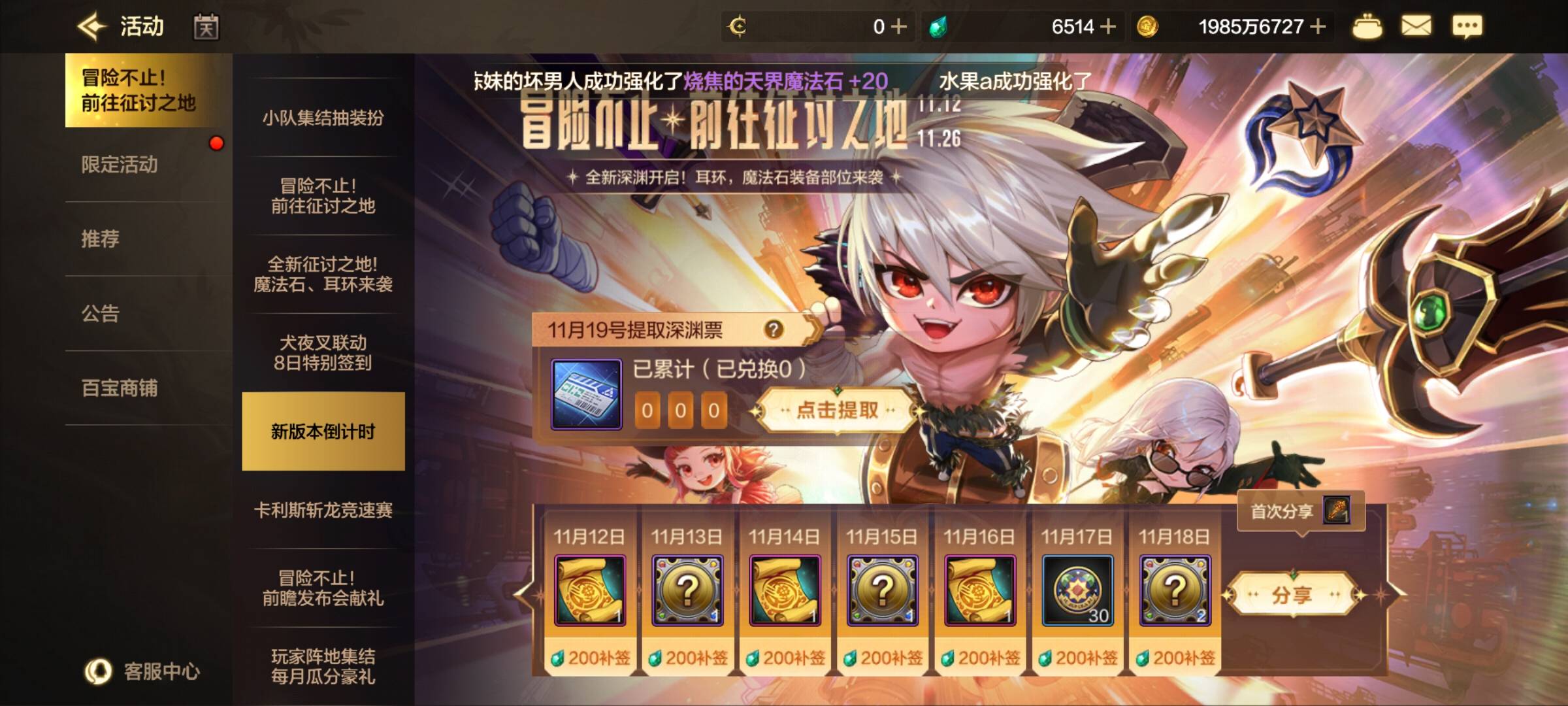Screen dimensions: 1568x706
Task: Add more gold coins with the plus button
Action: pyautogui.click(x=1318, y=27)
